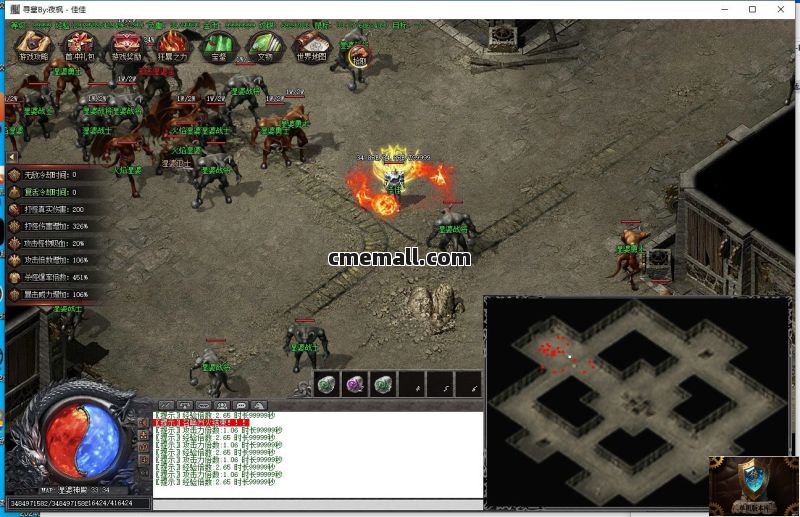This screenshot has width=800, height=517.
Task: Select the speech-bubble chat channel button
Action: coord(240,405)
